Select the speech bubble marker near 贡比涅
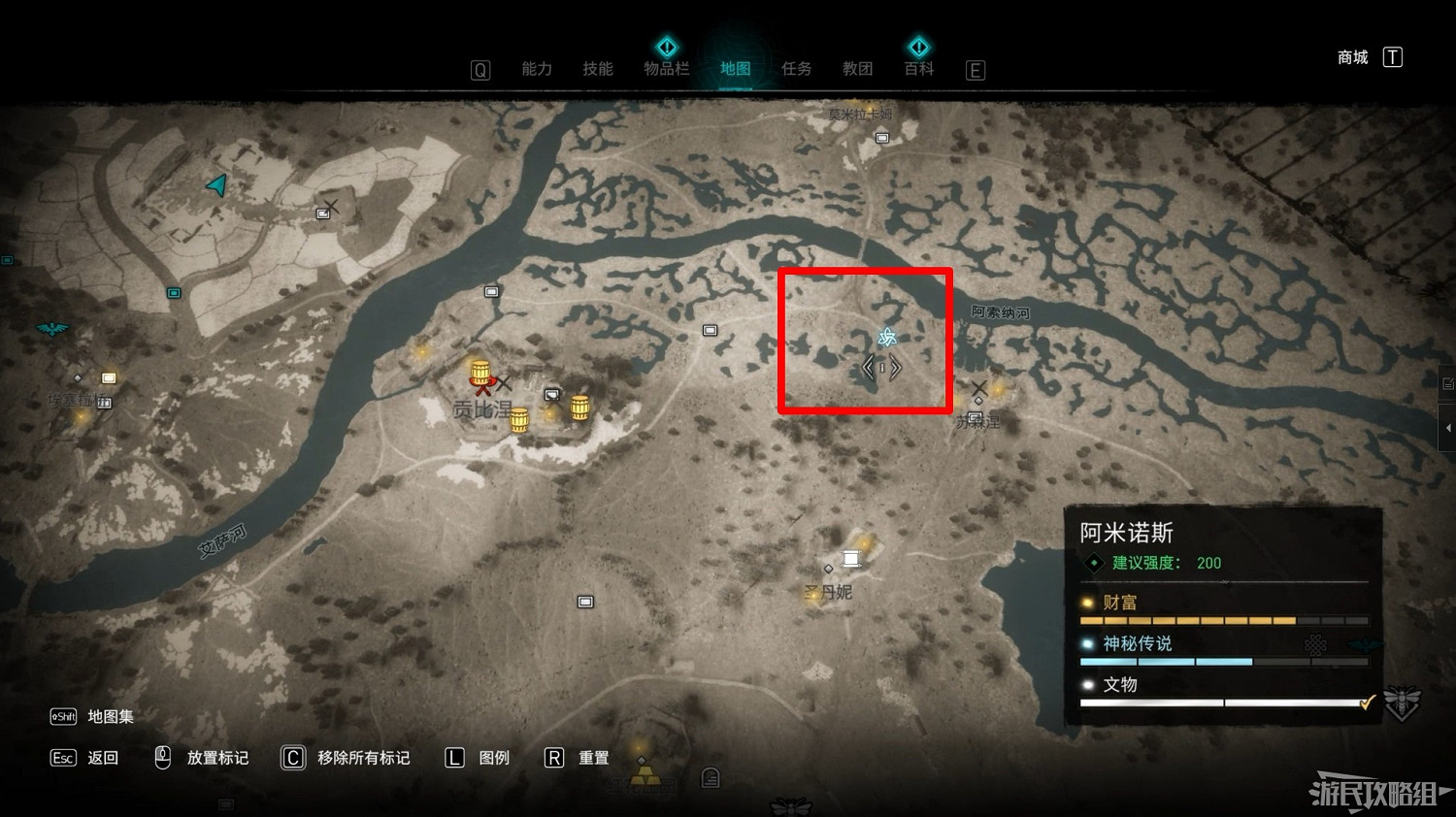This screenshot has height=817, width=1456. [x=553, y=394]
